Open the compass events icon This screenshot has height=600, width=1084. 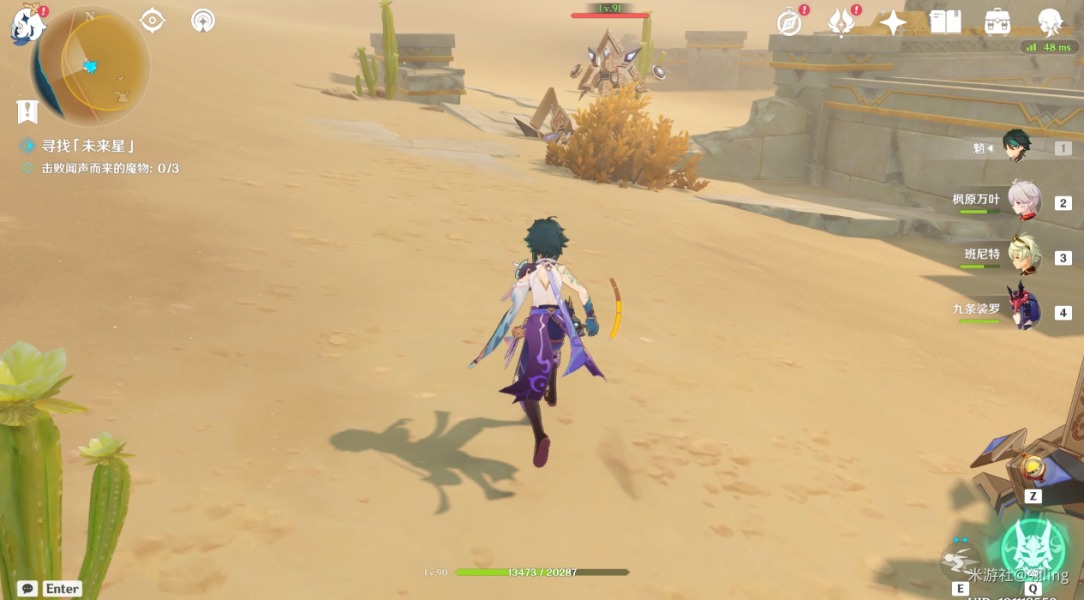tap(790, 22)
